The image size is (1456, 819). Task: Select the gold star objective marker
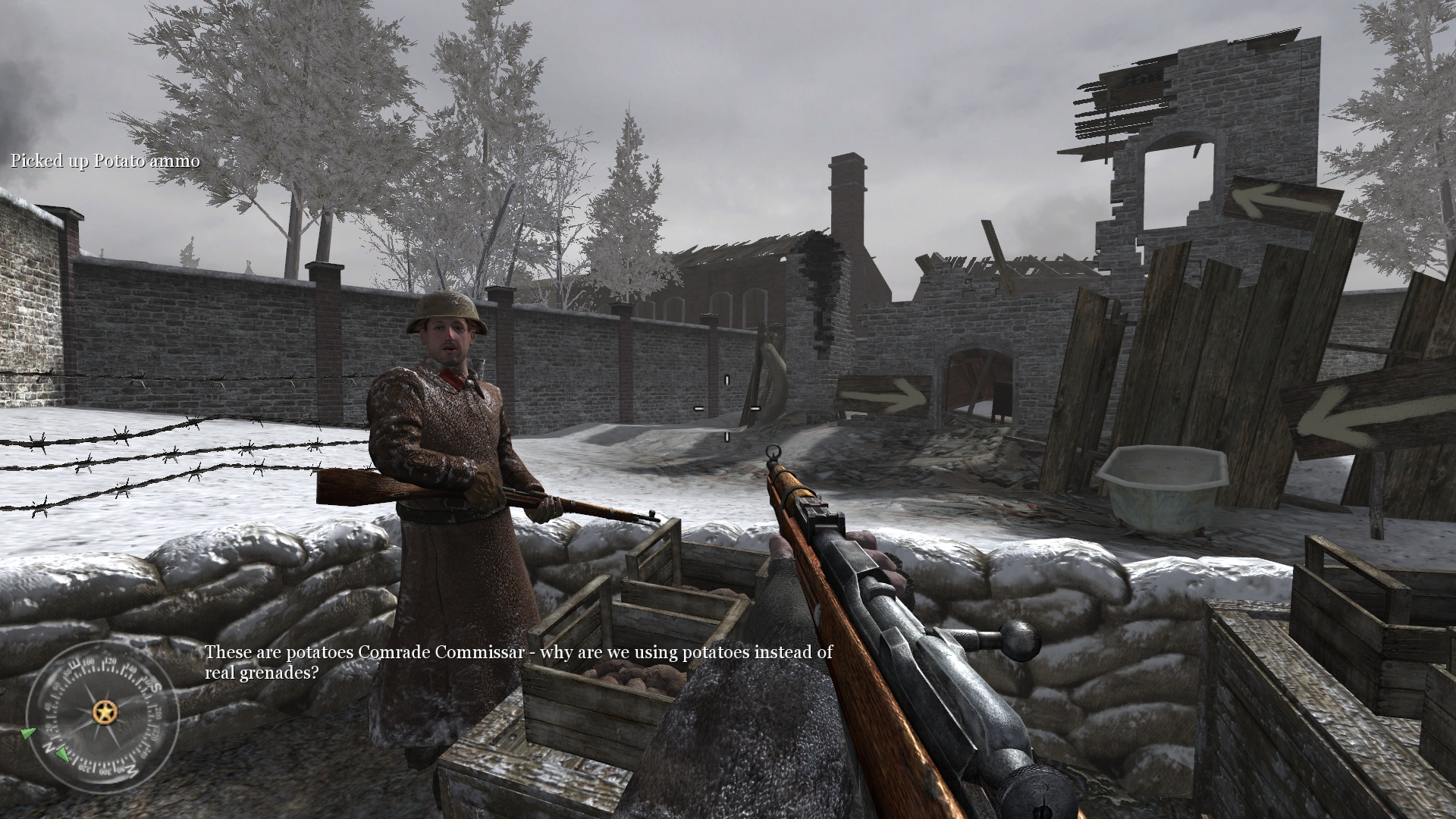coord(102,712)
